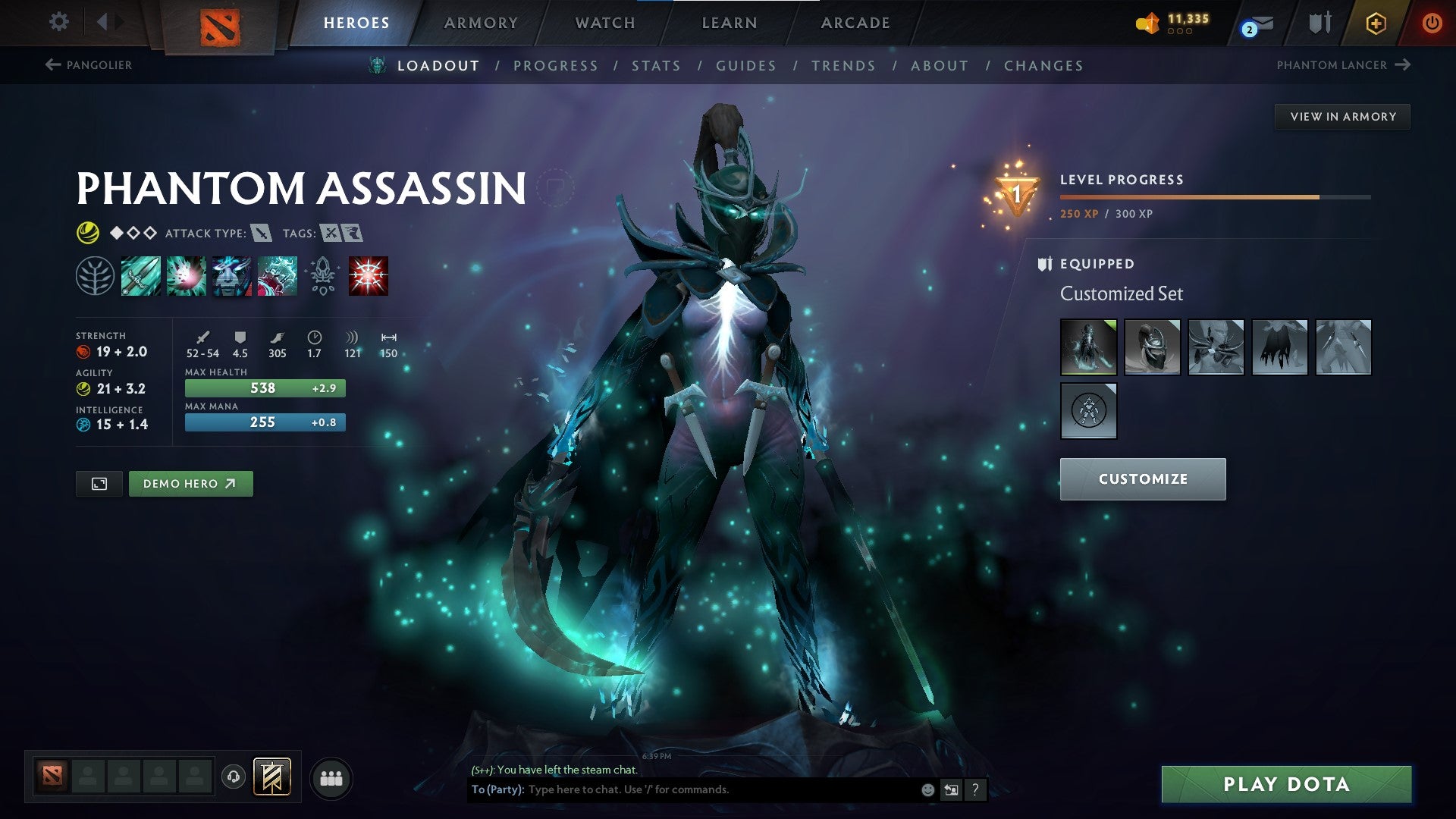Image resolution: width=1456 pixels, height=819 pixels.
Task: Click the party chat input field
Action: tap(682, 789)
